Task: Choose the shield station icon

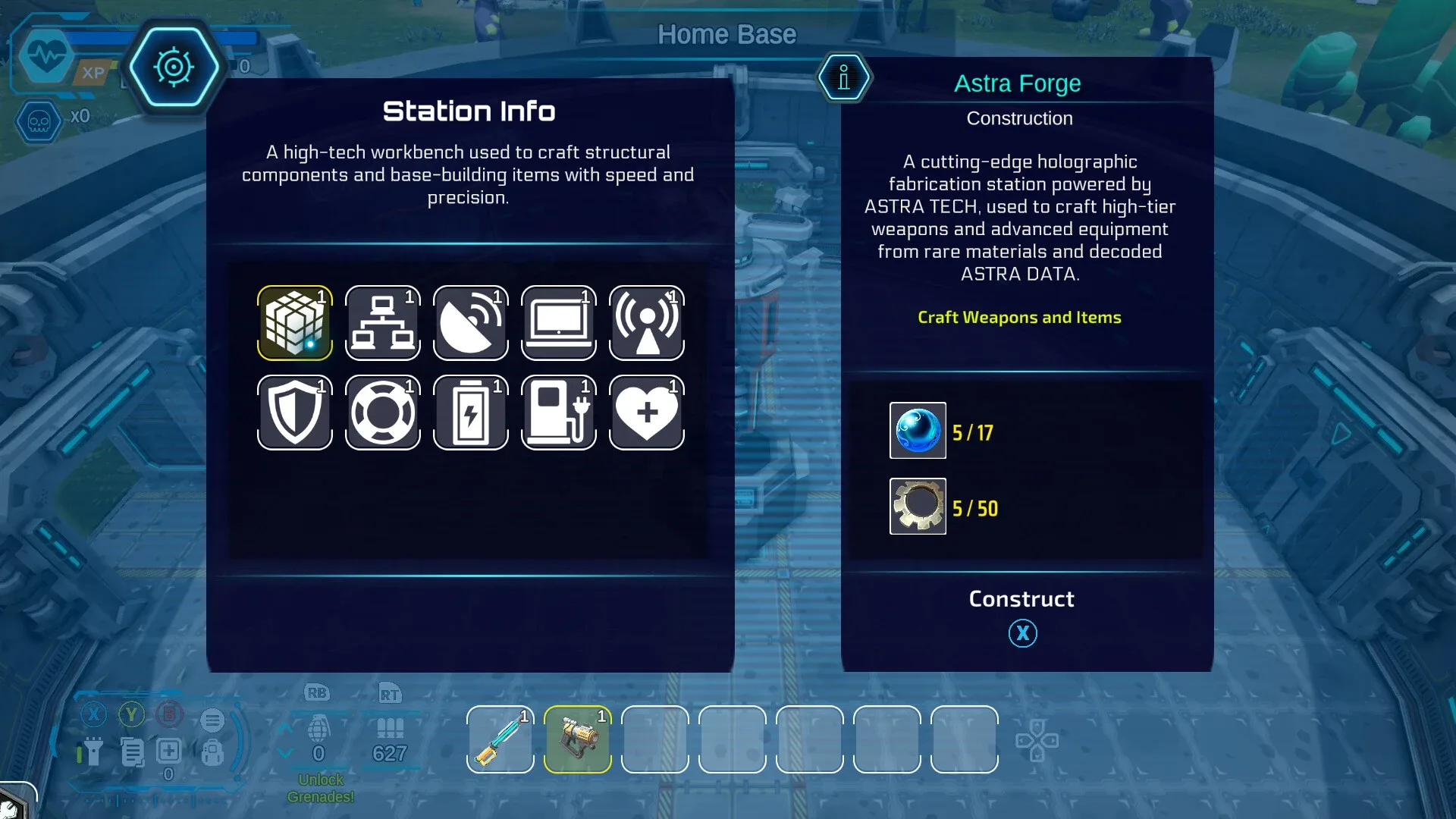Action: click(x=295, y=413)
